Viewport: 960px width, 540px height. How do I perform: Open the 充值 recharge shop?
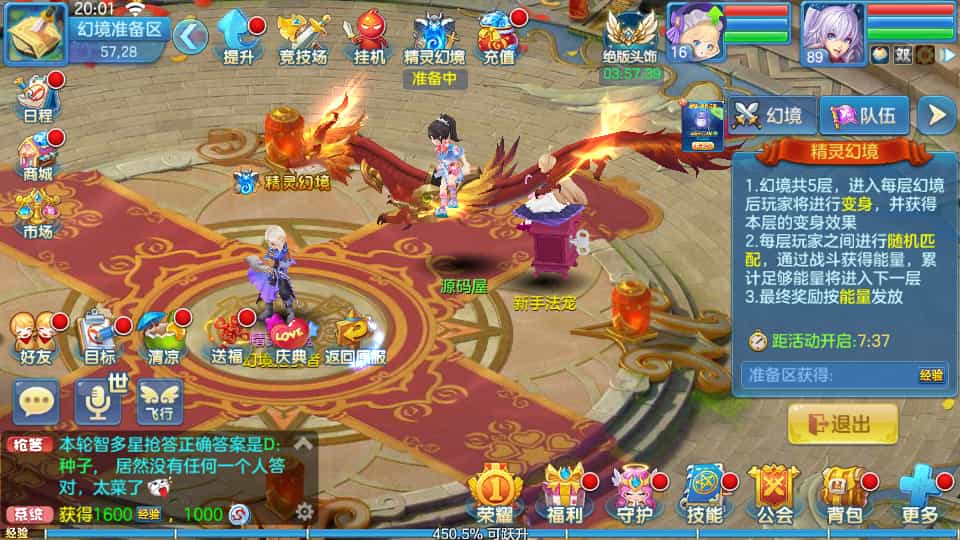click(498, 38)
